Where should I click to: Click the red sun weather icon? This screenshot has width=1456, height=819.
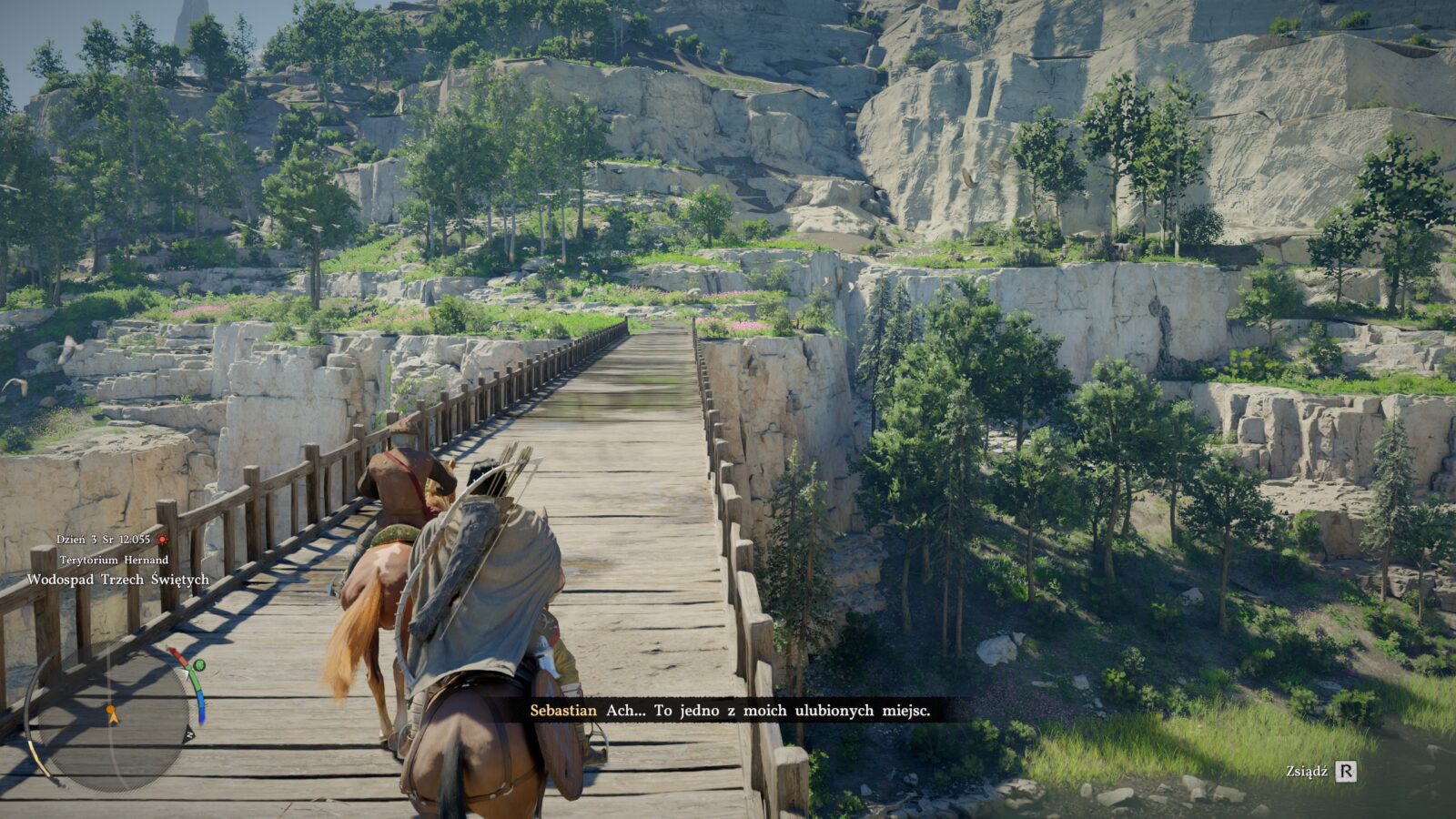(162, 540)
